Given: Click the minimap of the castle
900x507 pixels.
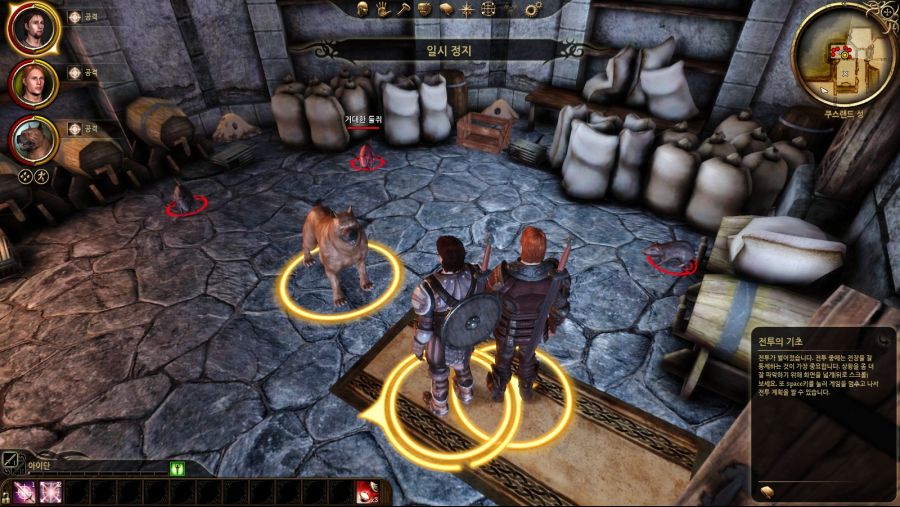Looking at the screenshot, I should pyautogui.click(x=844, y=55).
